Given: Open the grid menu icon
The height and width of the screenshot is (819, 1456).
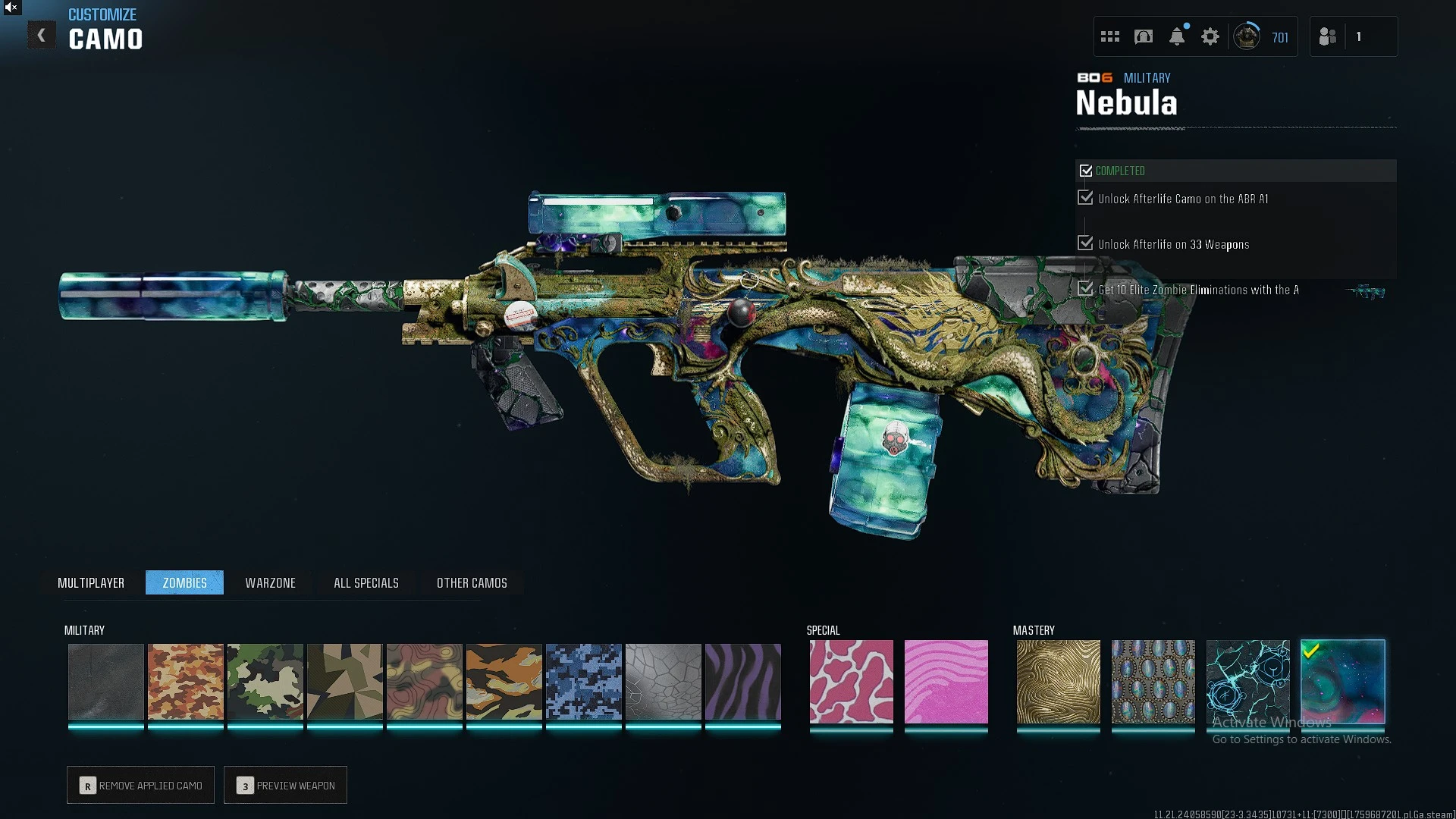Looking at the screenshot, I should (1110, 36).
